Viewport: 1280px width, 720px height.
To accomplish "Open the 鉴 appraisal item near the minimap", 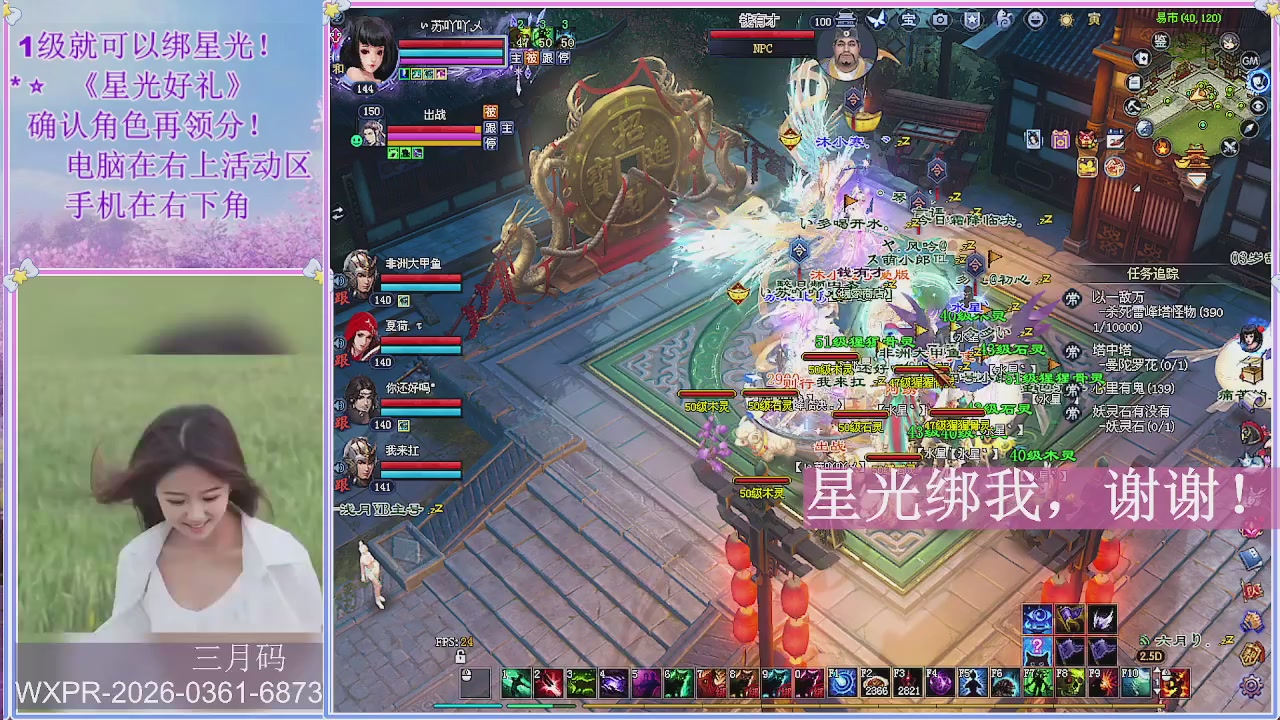I will 1161,40.
